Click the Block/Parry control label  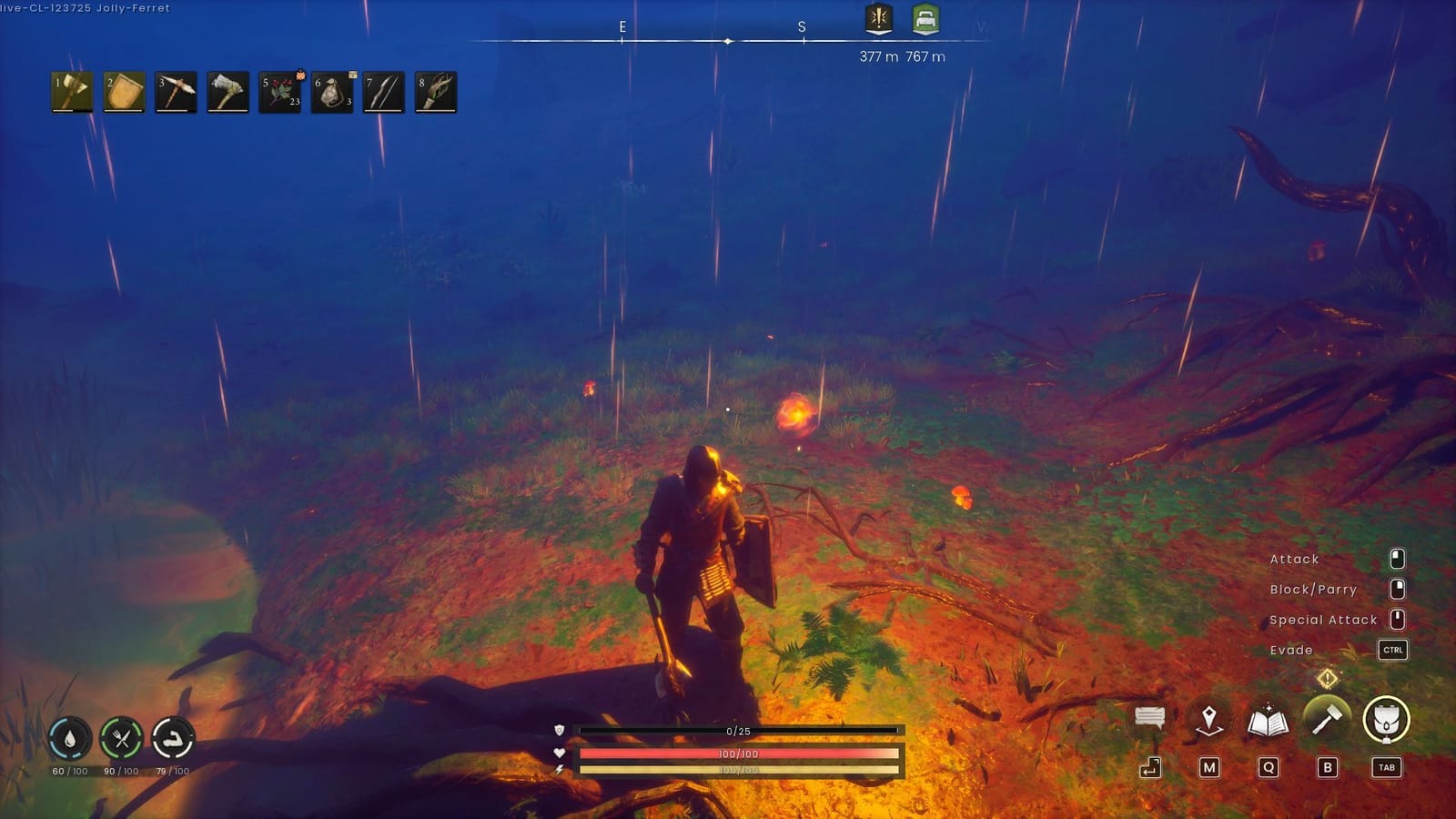coord(1314,590)
